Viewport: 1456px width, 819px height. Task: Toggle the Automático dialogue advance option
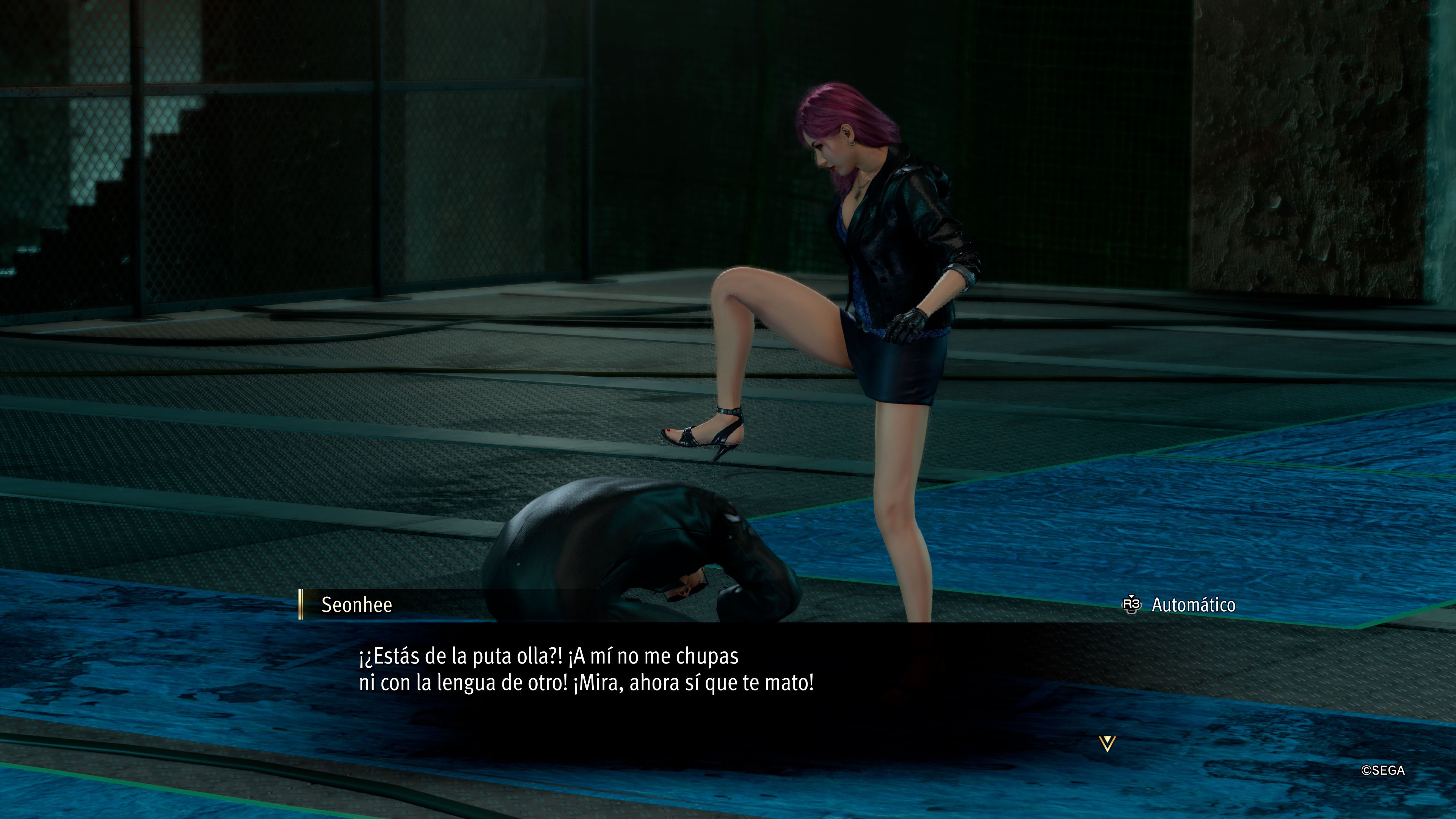pos(1179,605)
